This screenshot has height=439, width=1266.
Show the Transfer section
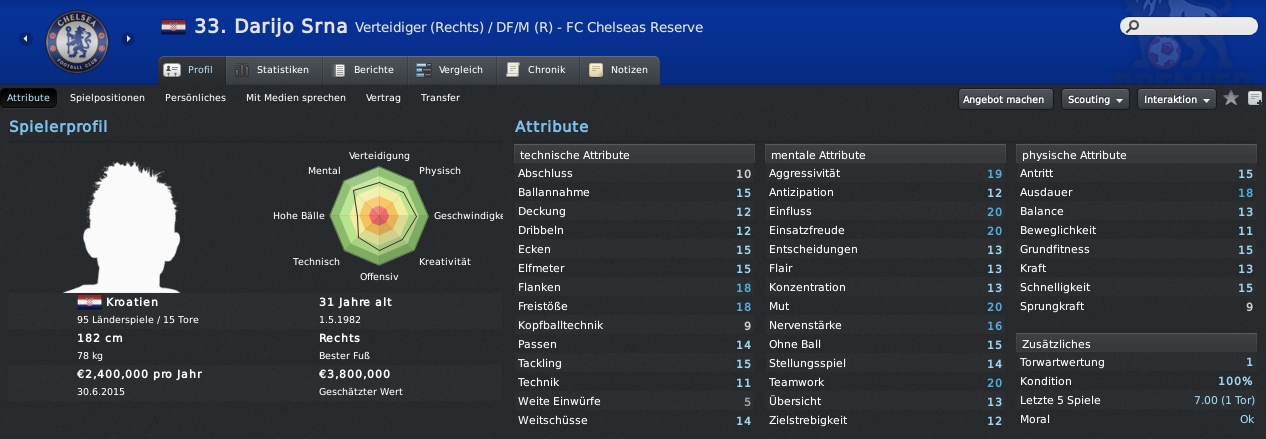(x=440, y=98)
